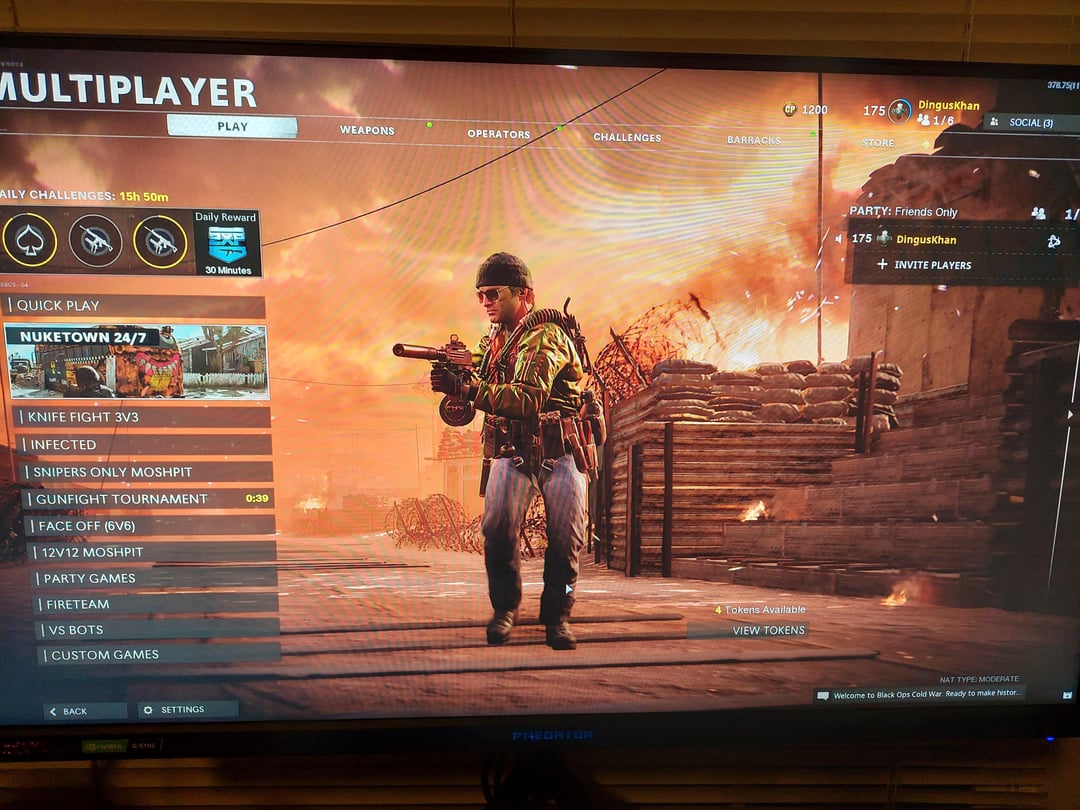Select the Fireteam mode
The width and height of the screenshot is (1080, 810).
click(157, 604)
